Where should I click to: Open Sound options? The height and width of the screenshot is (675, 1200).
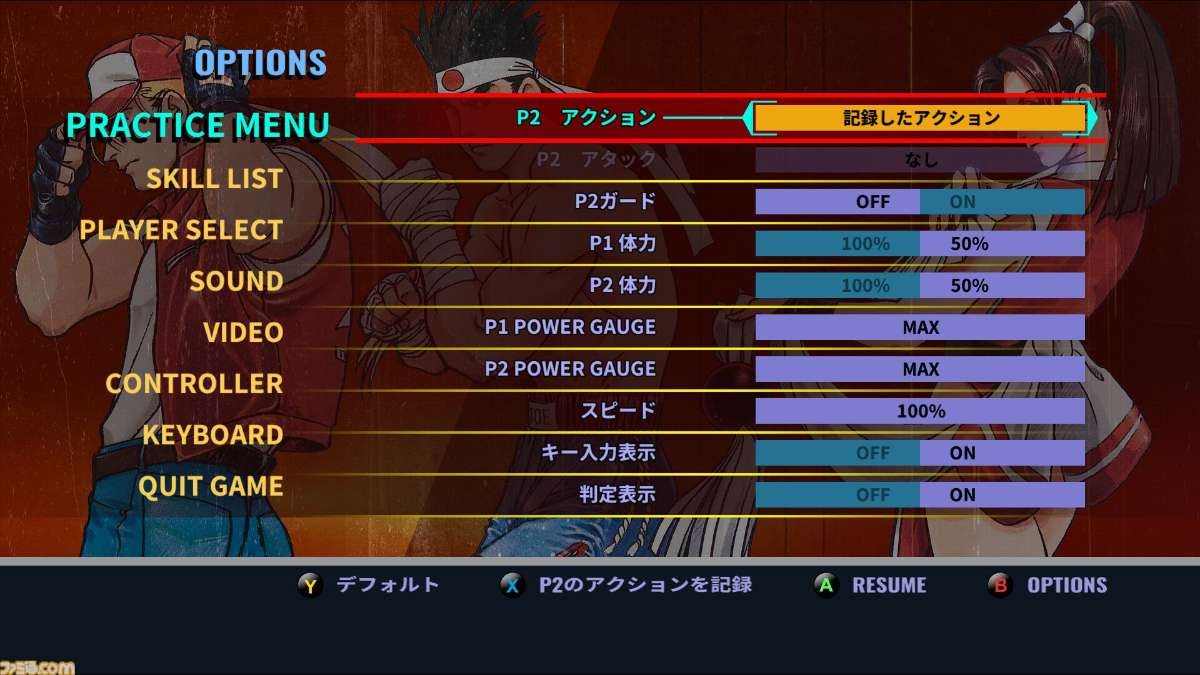point(236,281)
